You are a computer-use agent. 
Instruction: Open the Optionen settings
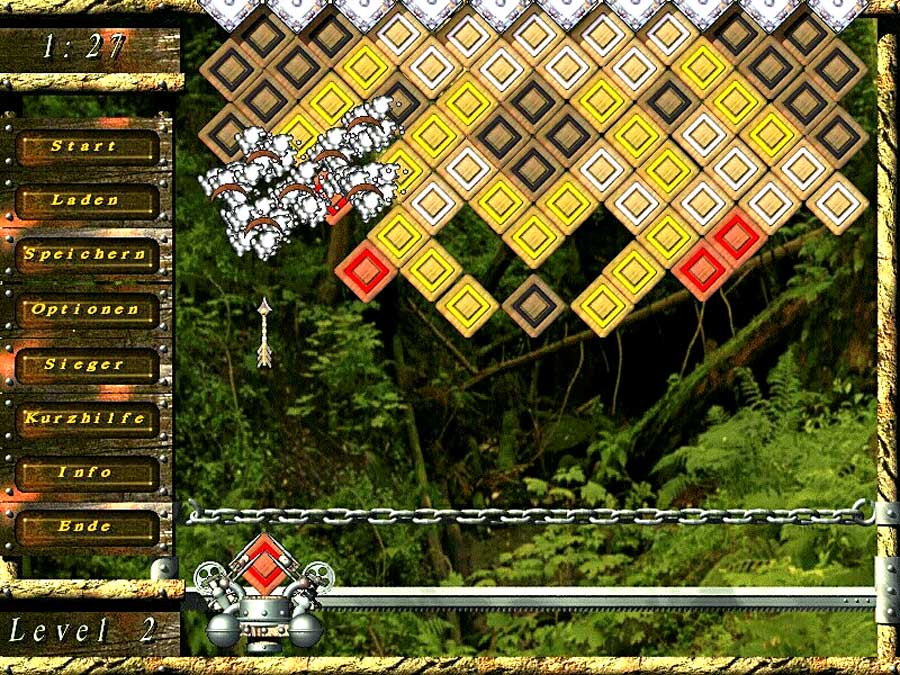pos(85,310)
